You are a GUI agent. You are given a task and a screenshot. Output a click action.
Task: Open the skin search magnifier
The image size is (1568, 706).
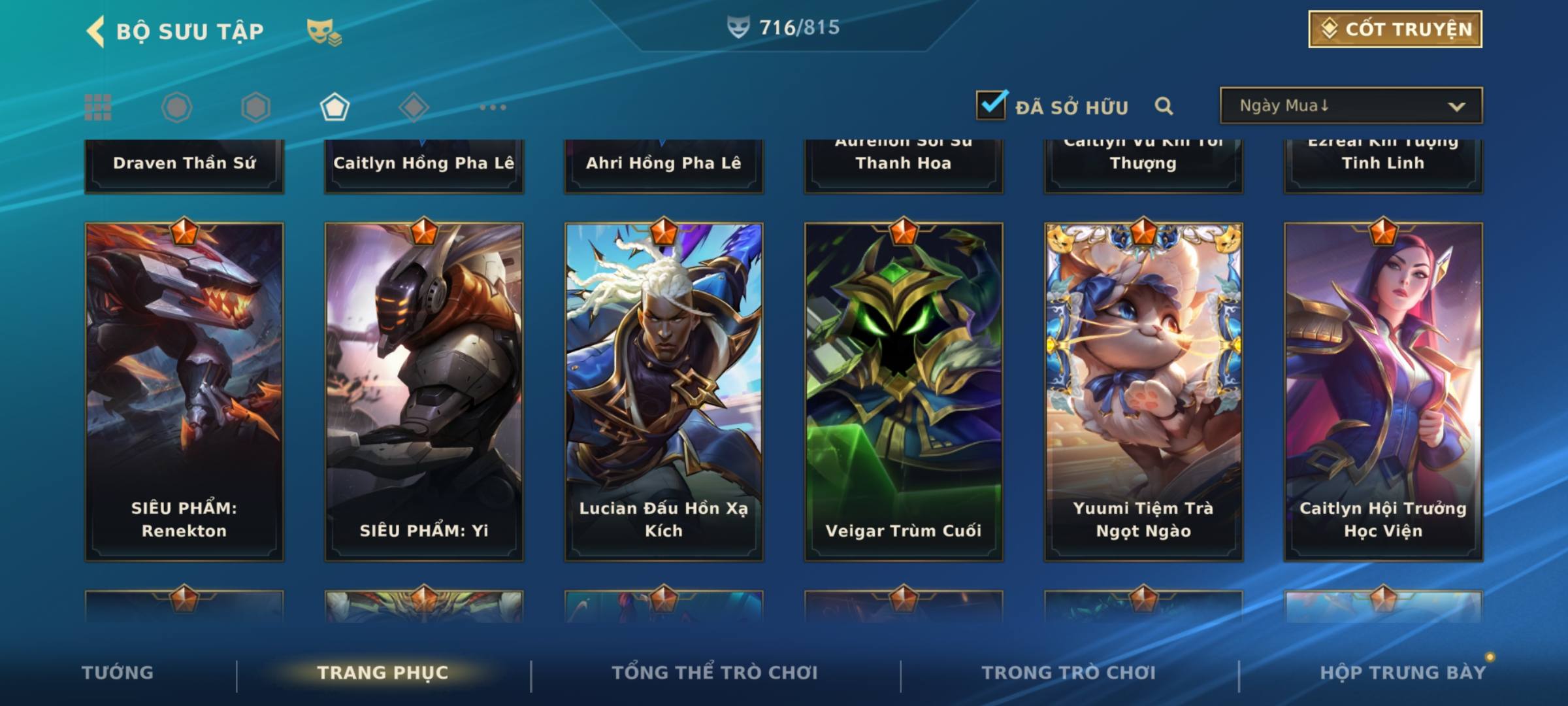coord(1164,106)
